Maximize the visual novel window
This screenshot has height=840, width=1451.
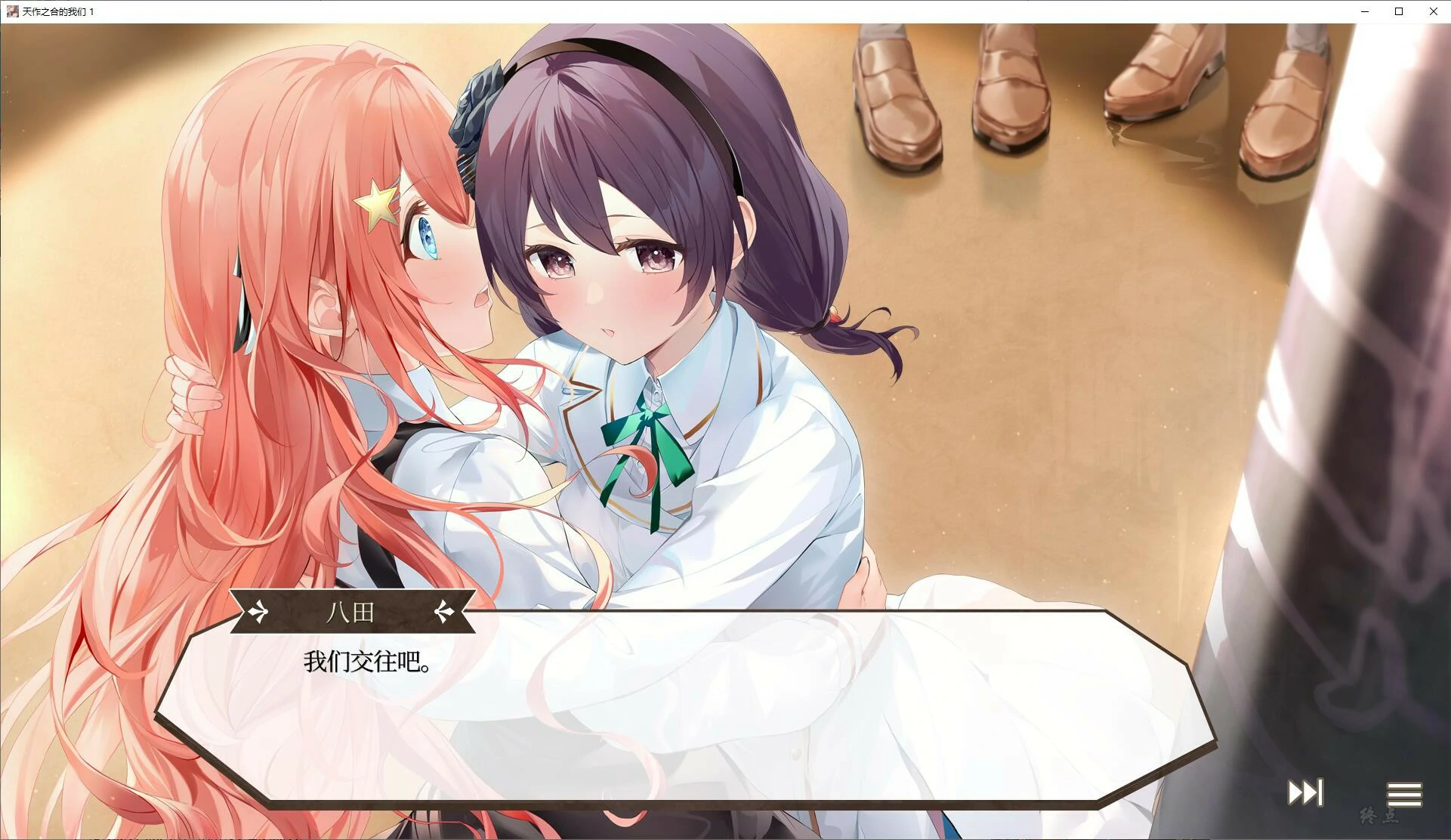[x=1398, y=11]
